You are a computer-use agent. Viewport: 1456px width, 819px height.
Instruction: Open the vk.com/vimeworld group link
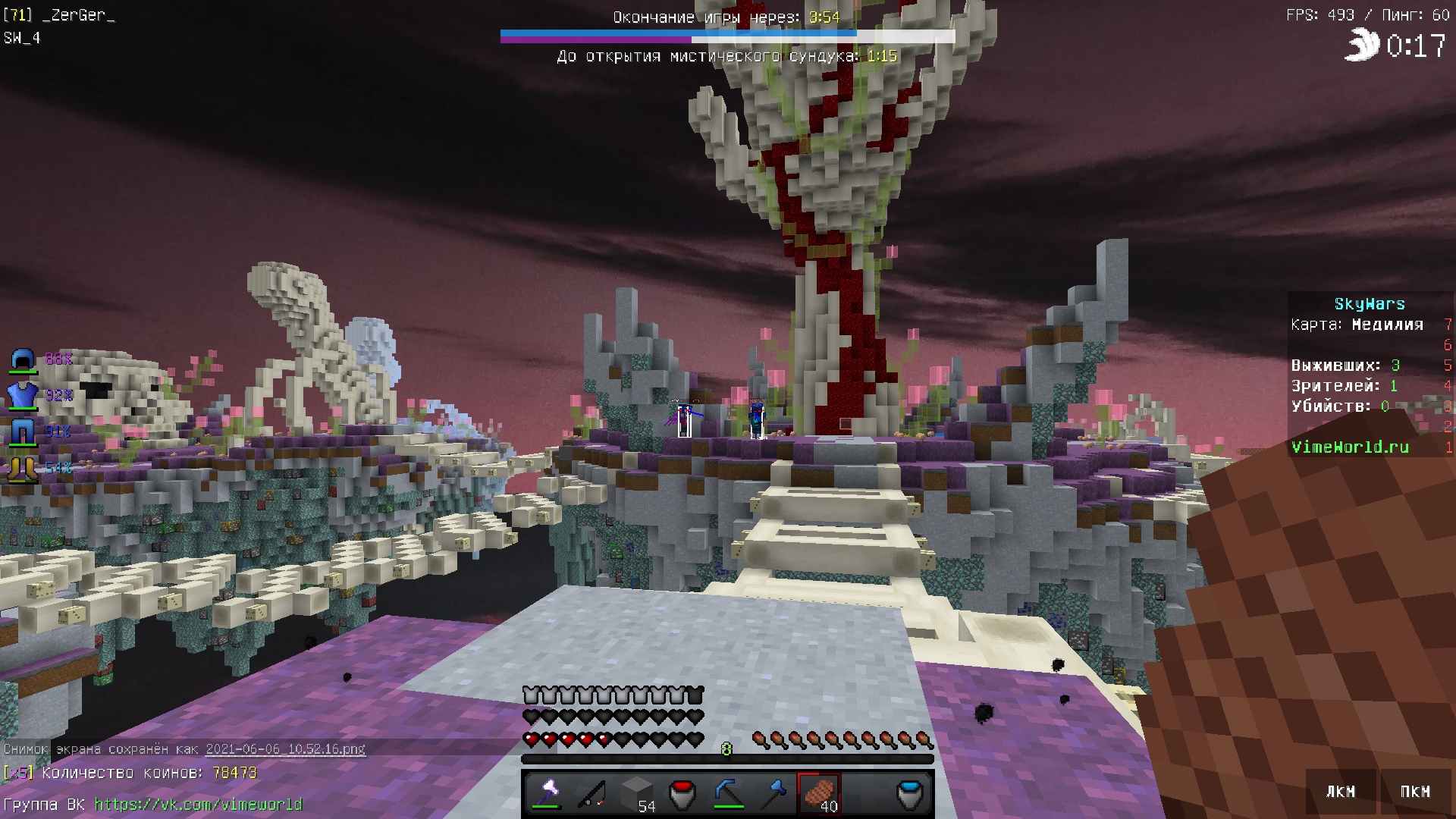(x=198, y=805)
